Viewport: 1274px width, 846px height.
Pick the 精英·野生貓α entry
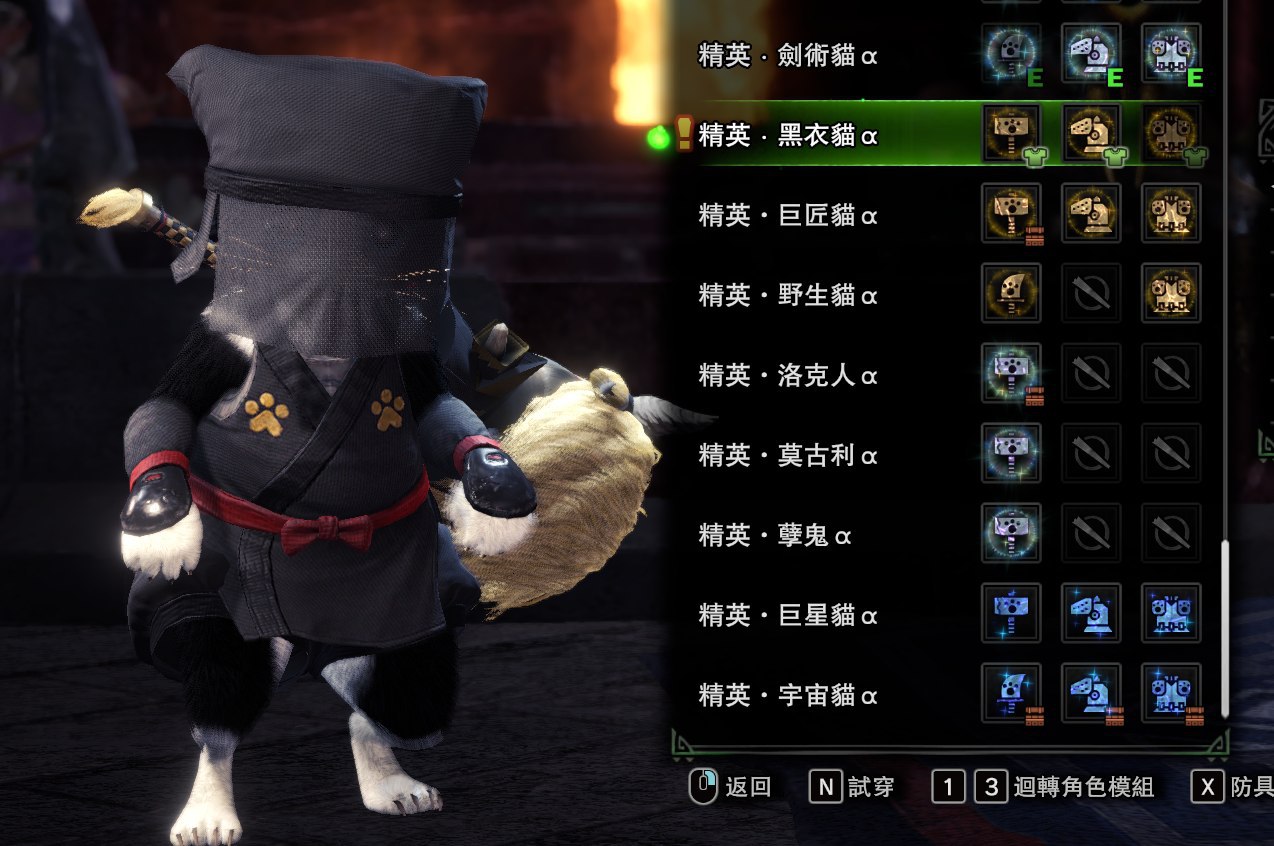coord(788,295)
